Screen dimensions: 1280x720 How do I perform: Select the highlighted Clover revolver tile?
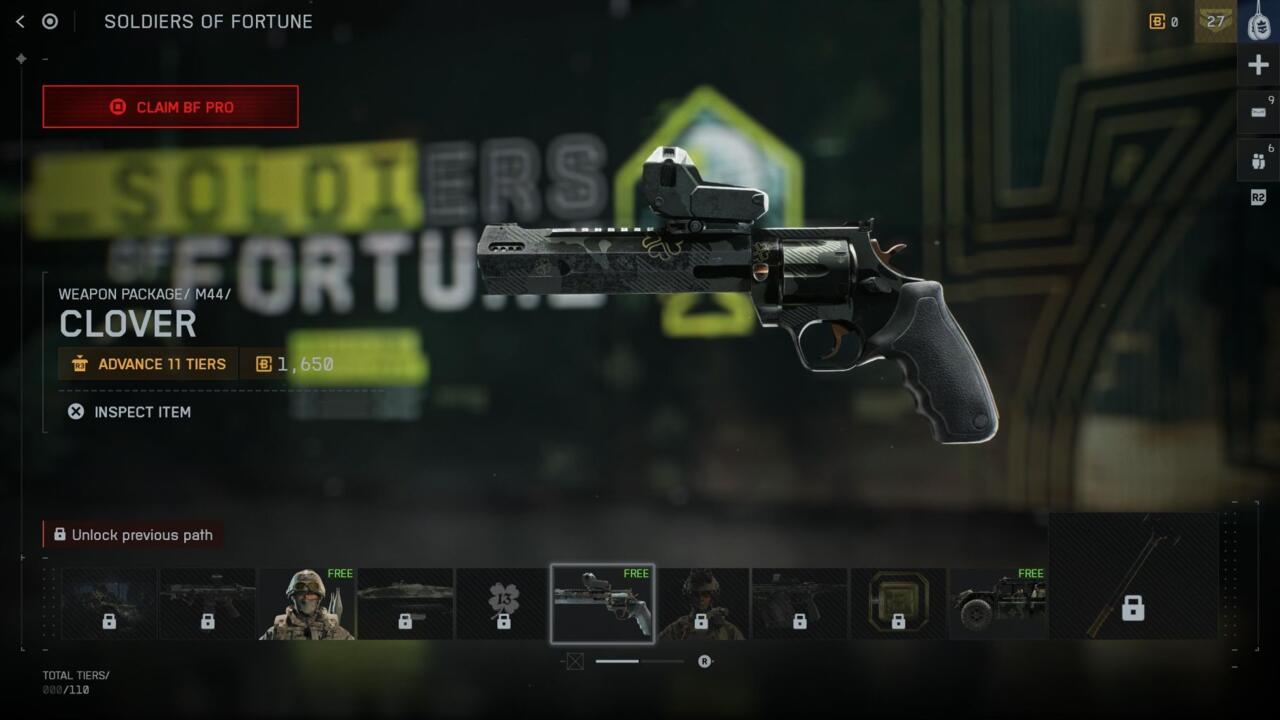coord(602,603)
